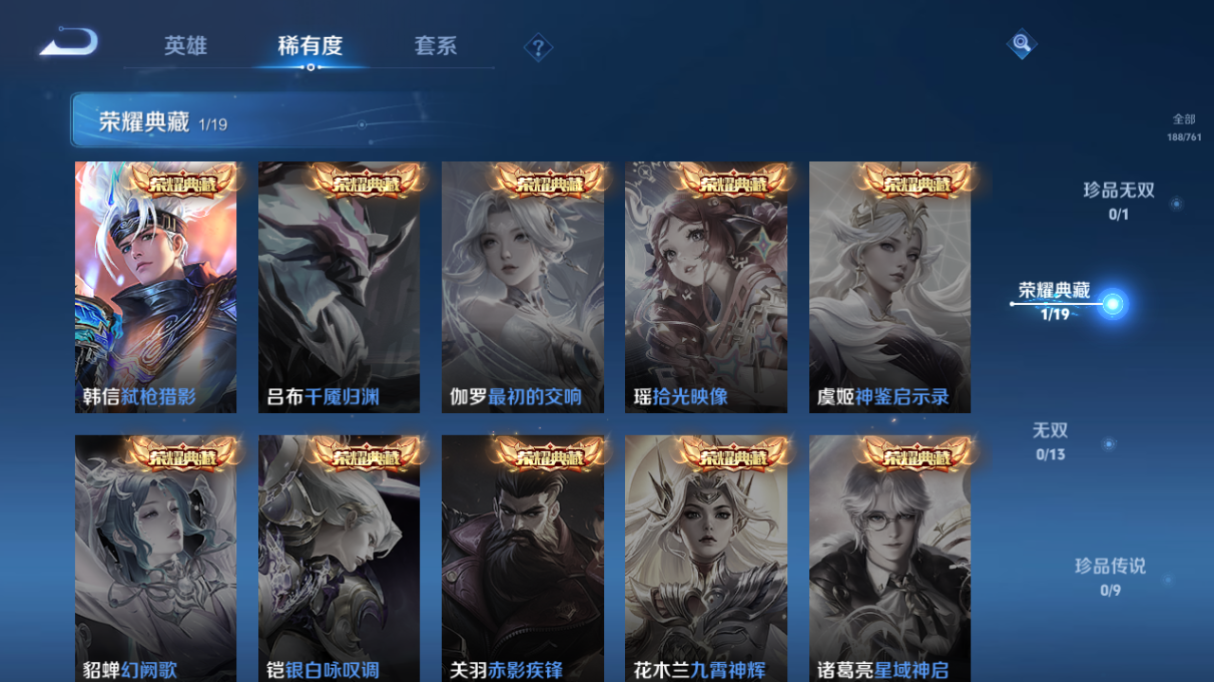Jump to the 珍品传说 rarity category

pos(1110,575)
